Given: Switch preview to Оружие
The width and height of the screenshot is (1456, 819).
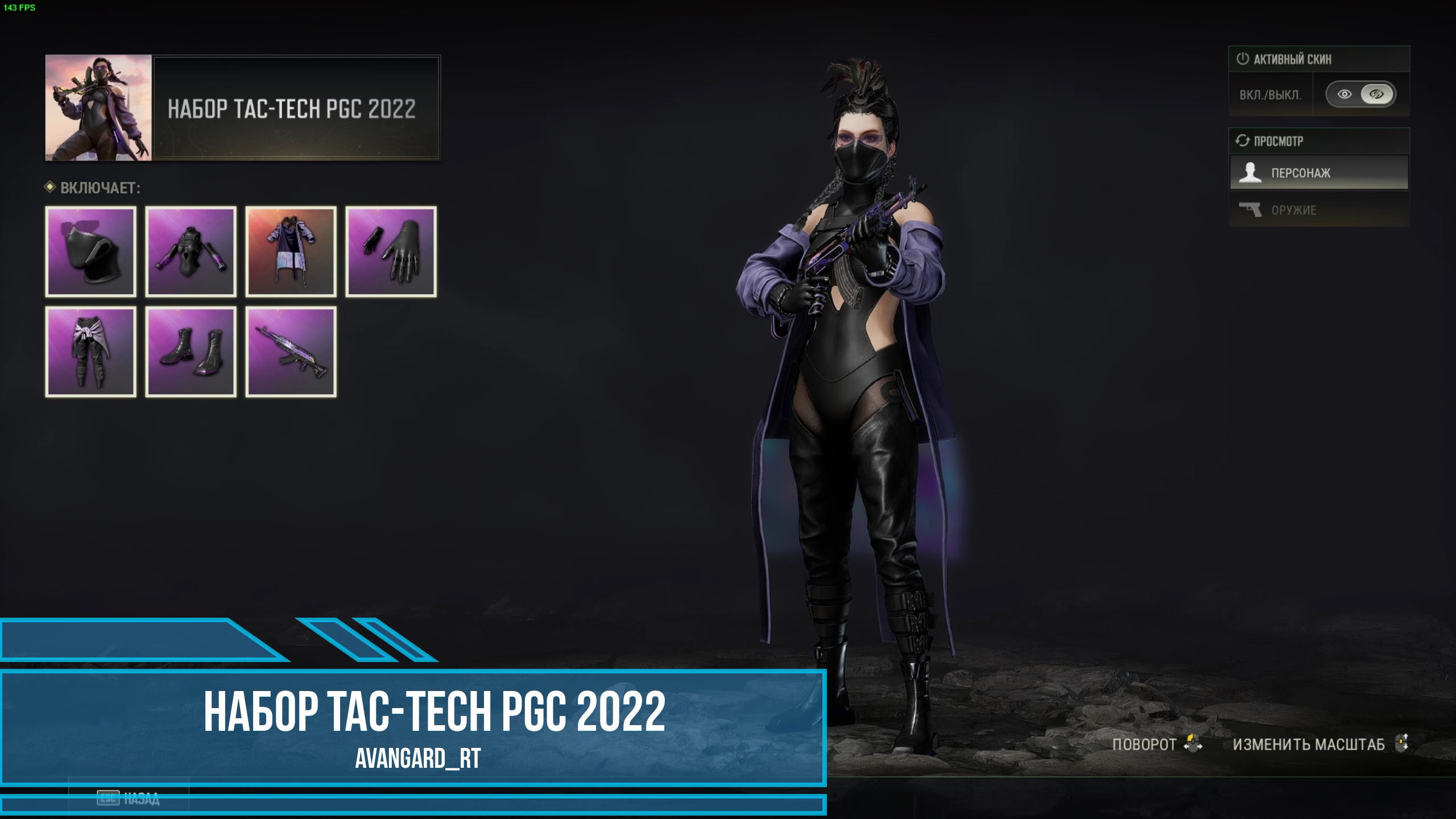Looking at the screenshot, I should (1319, 210).
